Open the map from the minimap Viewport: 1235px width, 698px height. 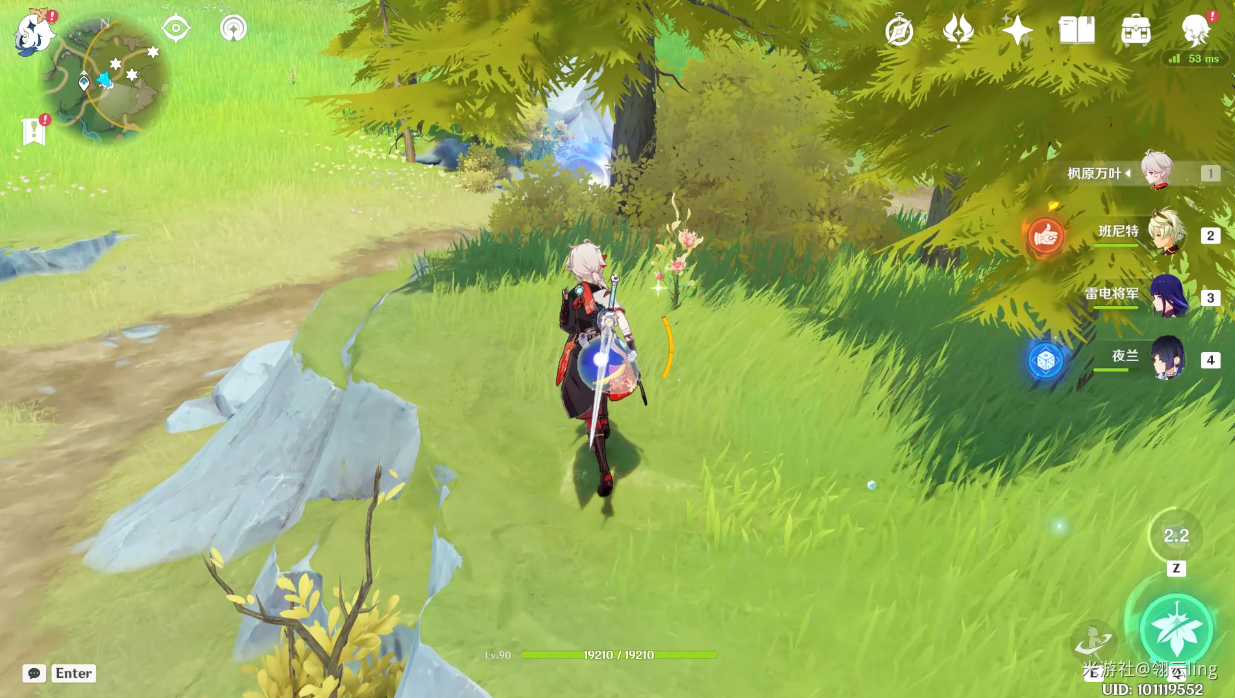coord(103,79)
